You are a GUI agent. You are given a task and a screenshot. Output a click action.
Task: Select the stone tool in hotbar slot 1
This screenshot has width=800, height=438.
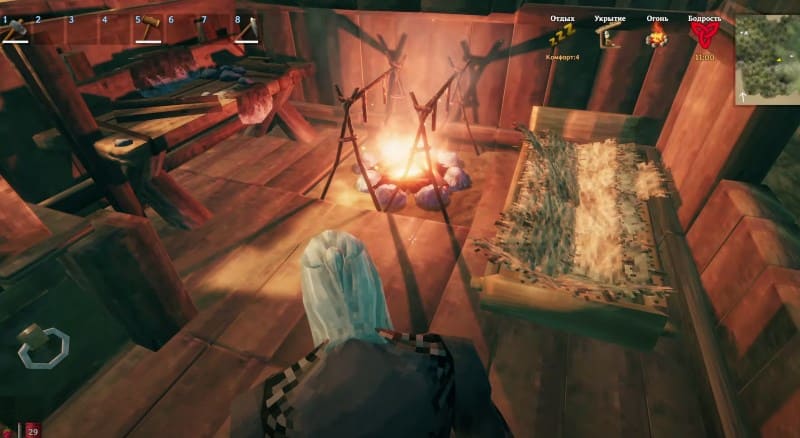coord(15,31)
